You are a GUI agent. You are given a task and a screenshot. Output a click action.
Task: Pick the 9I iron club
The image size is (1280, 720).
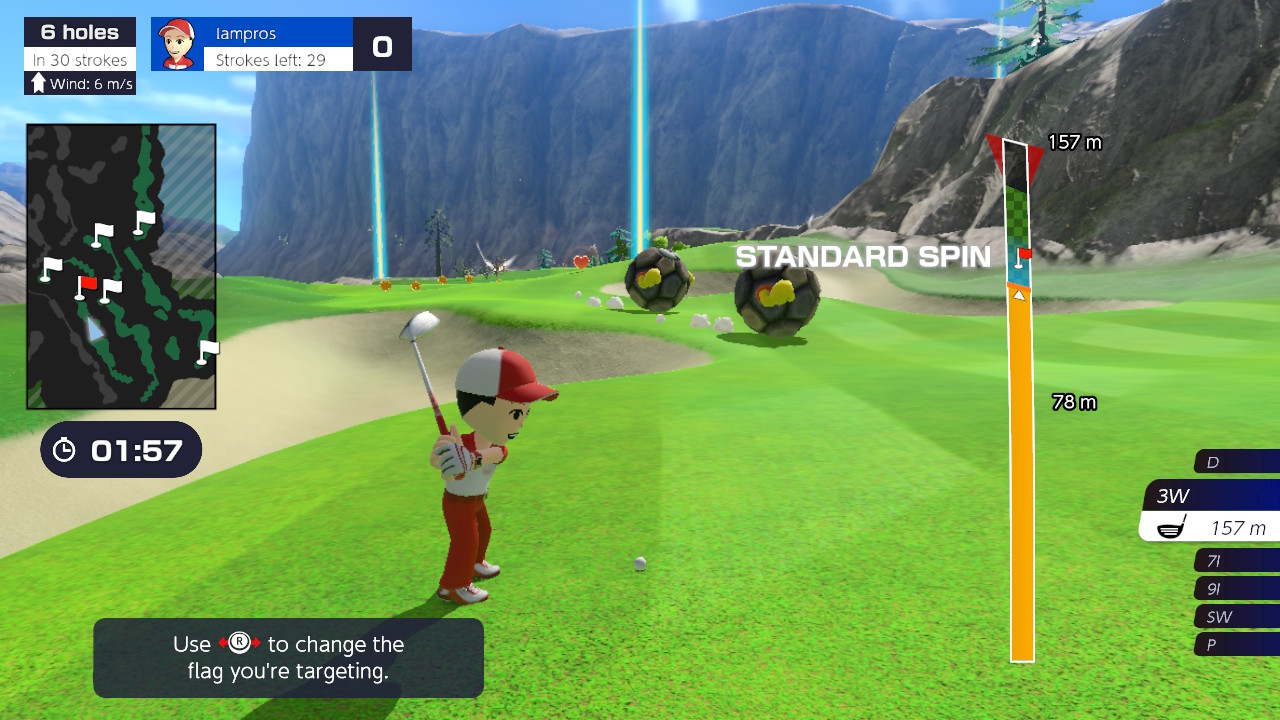(x=1237, y=589)
